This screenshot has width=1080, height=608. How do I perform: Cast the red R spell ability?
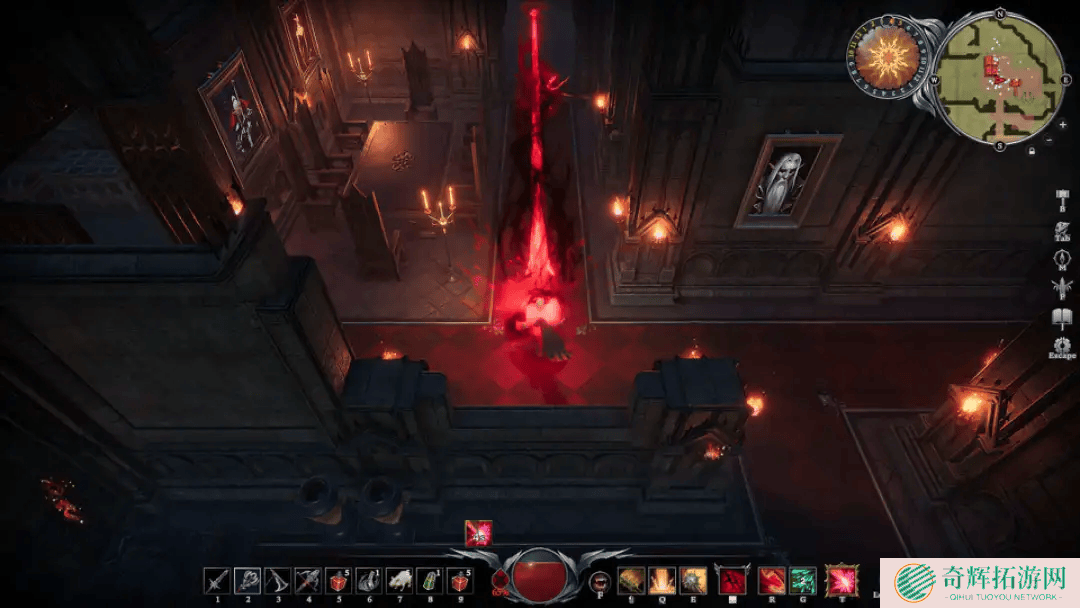click(771, 580)
